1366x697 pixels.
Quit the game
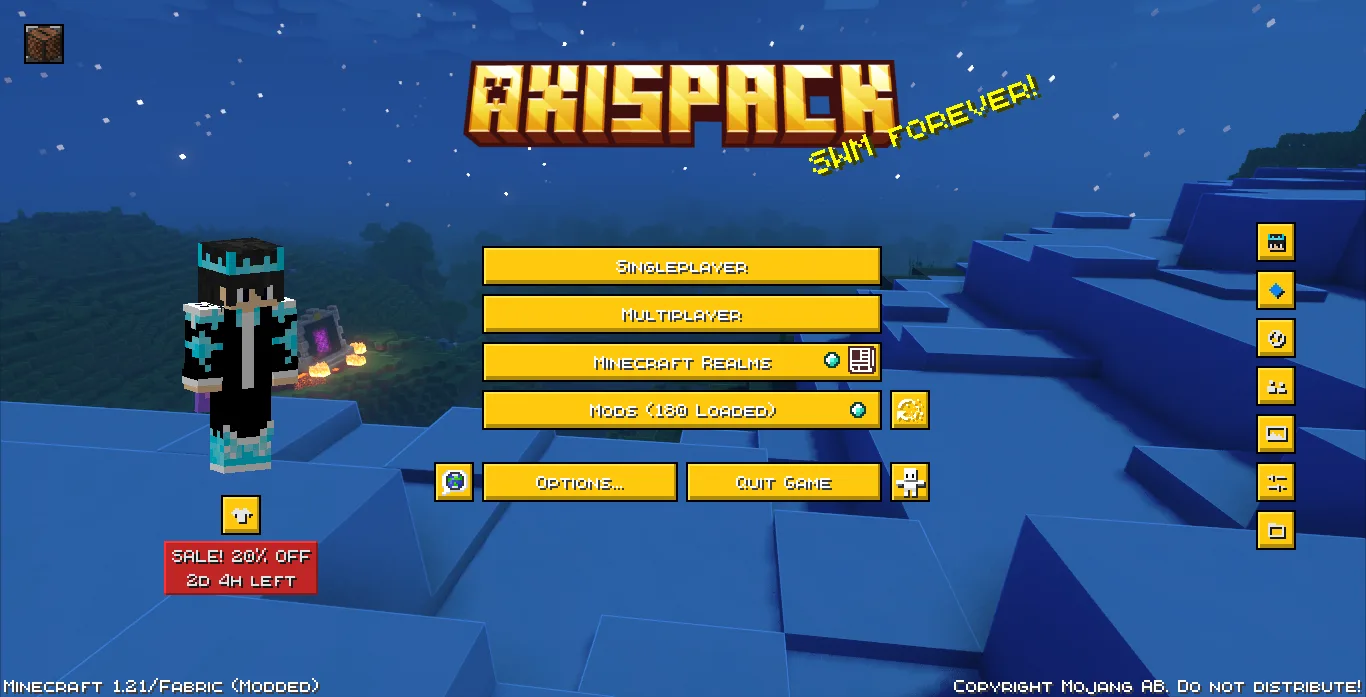pyautogui.click(x=783, y=483)
